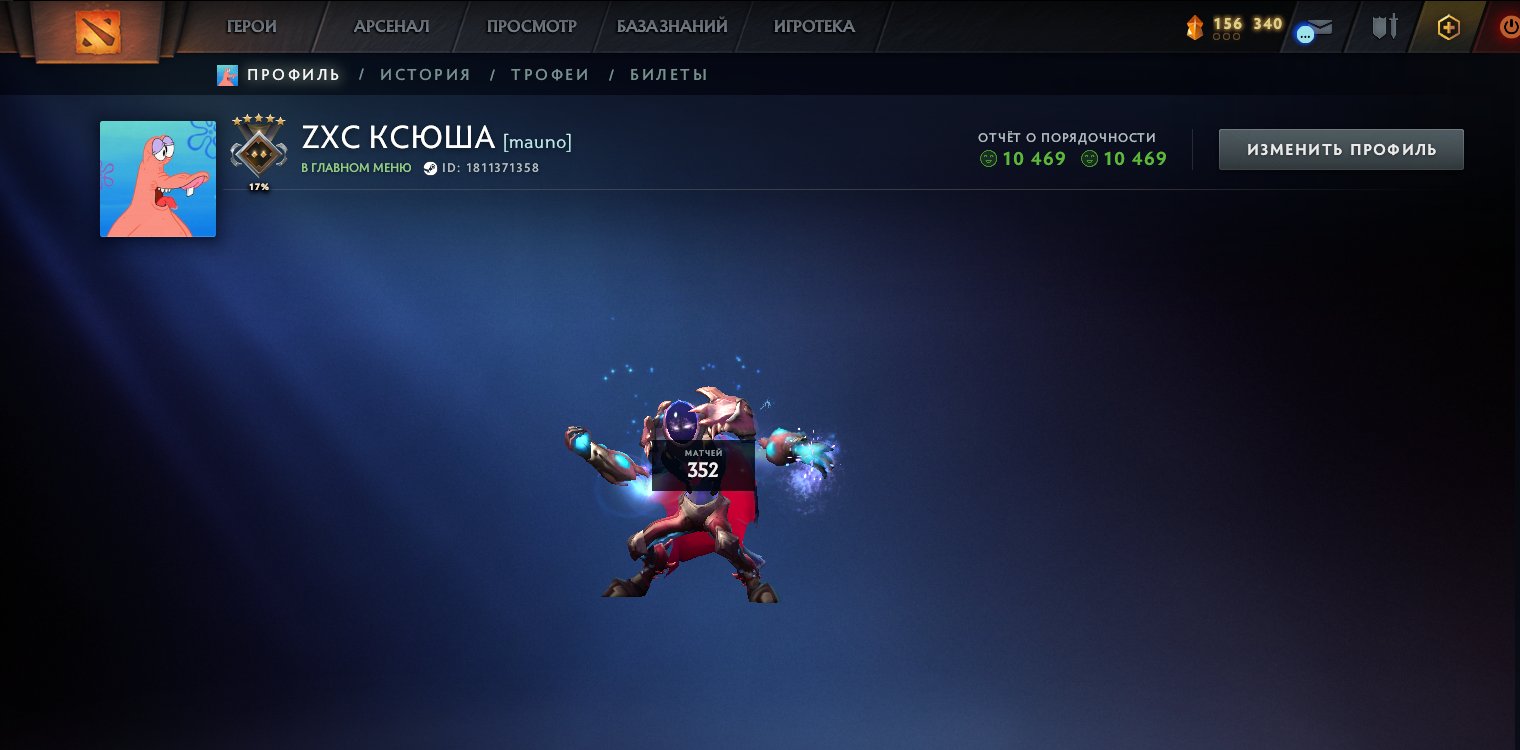Select the Patrick profile avatar
1520x750 pixels.
pyautogui.click(x=158, y=179)
